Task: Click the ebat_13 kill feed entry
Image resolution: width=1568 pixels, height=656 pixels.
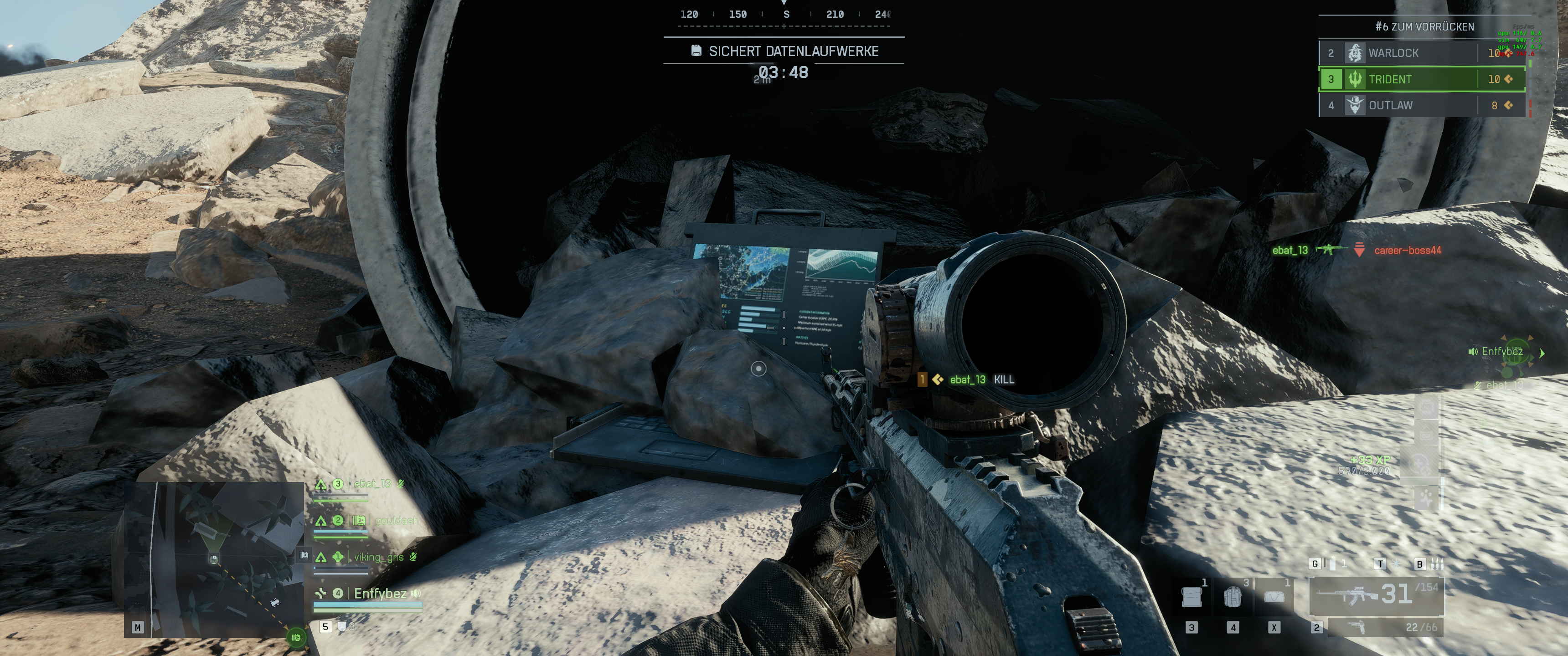Action: click(968, 380)
